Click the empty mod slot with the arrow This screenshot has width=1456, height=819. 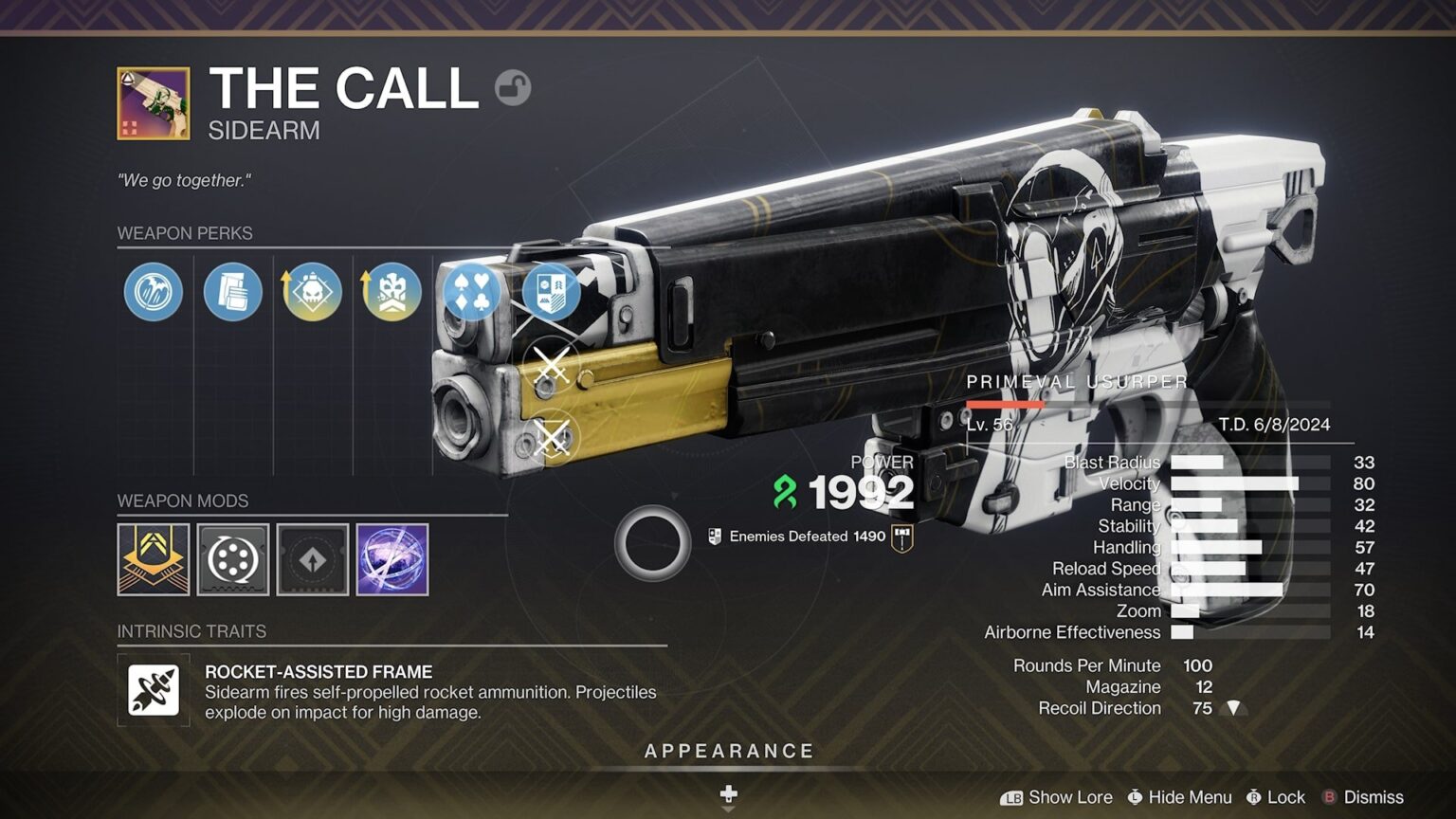312,560
